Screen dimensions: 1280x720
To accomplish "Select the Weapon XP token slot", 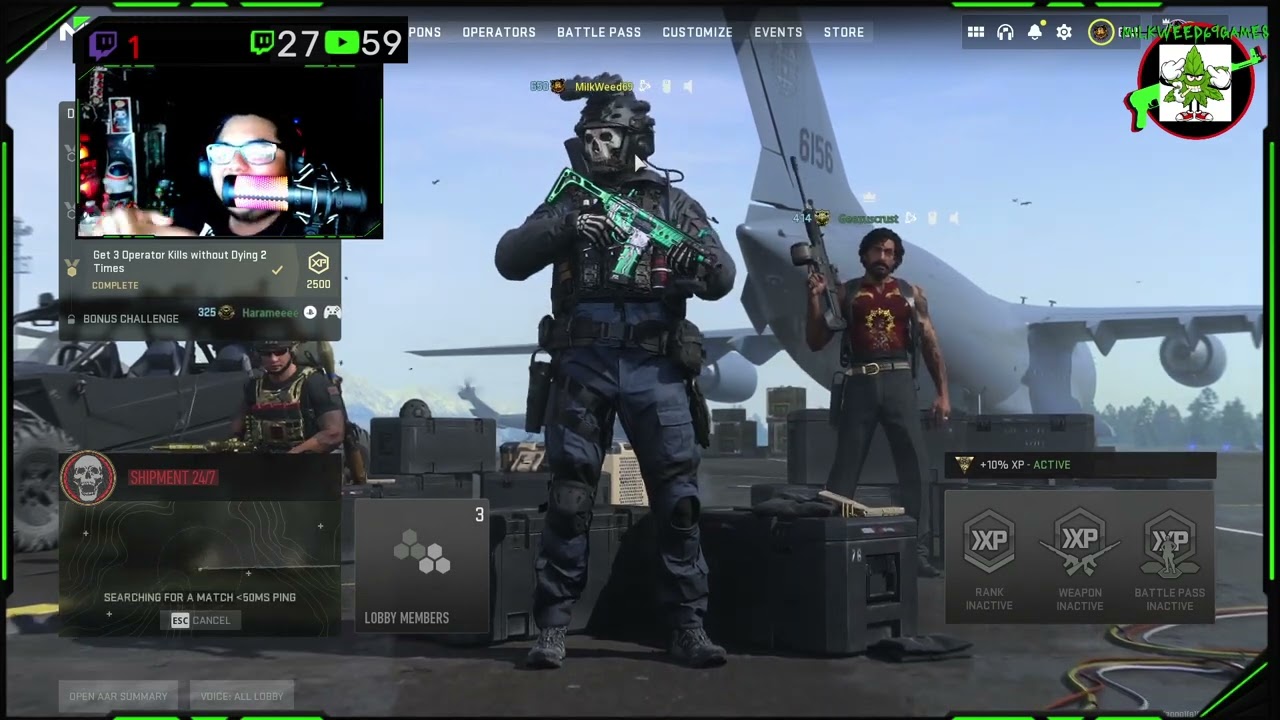I will pyautogui.click(x=1080, y=558).
